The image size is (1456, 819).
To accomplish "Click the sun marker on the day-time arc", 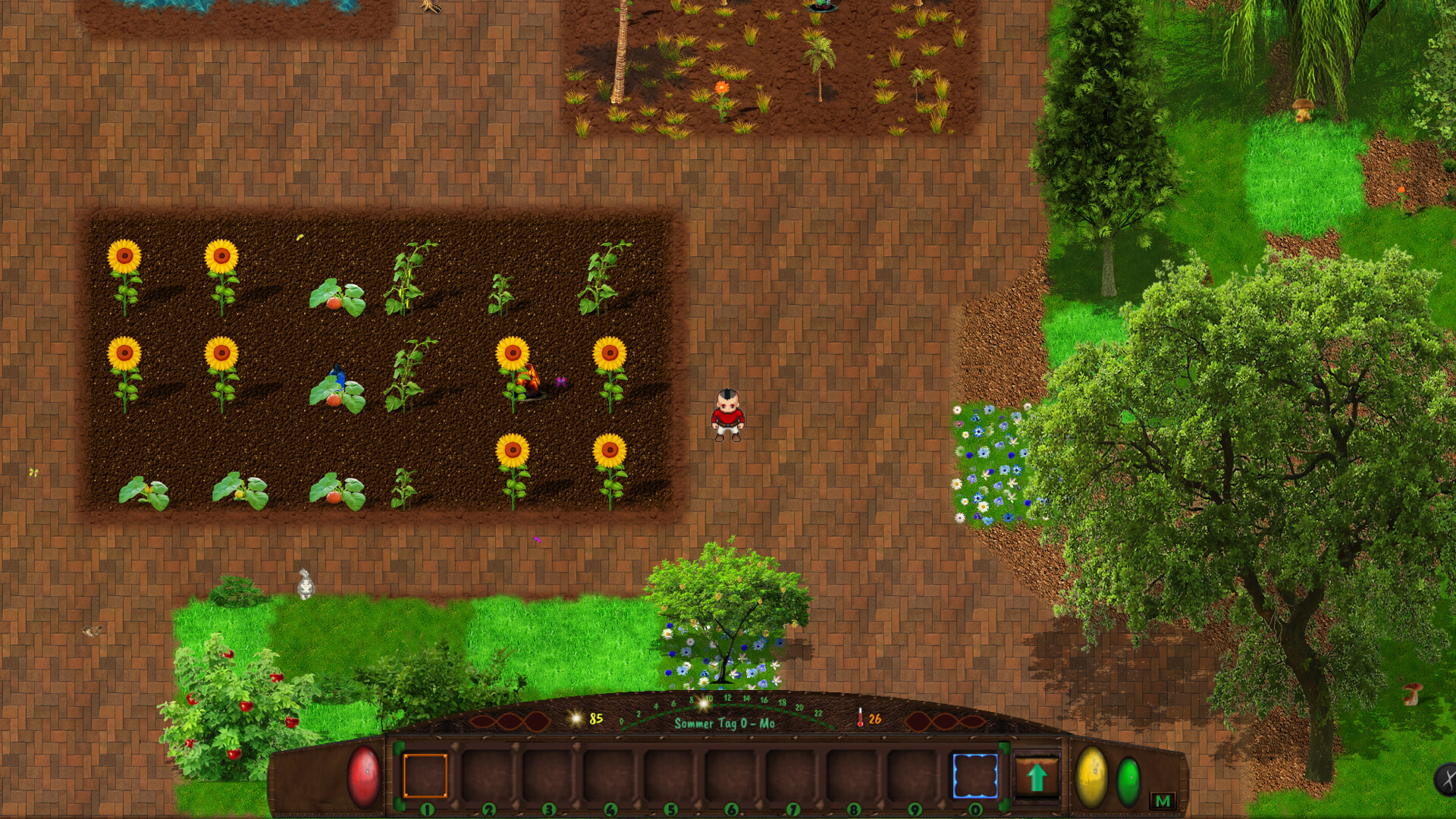I will click(x=704, y=706).
